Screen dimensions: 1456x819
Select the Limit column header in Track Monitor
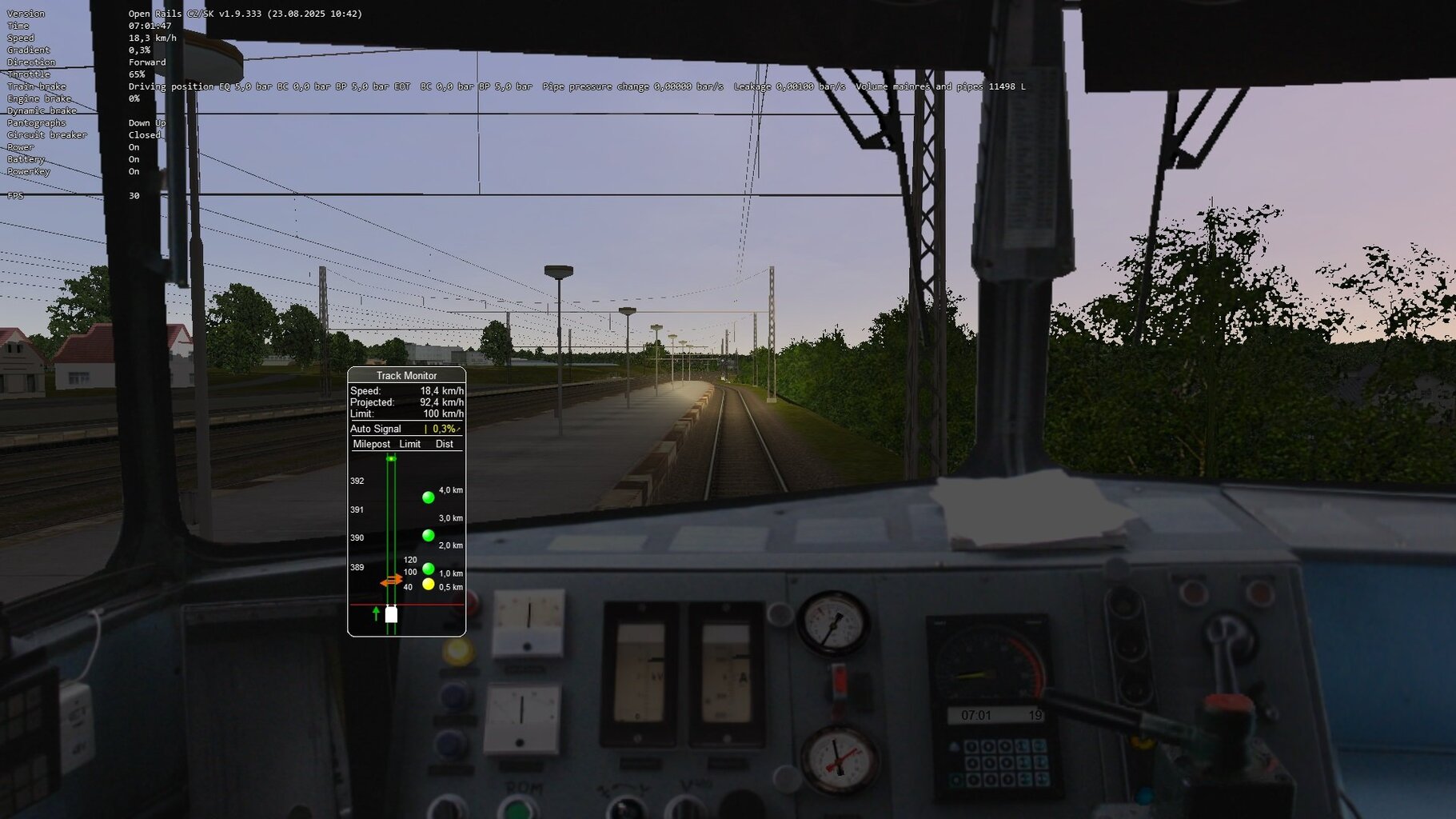(409, 445)
